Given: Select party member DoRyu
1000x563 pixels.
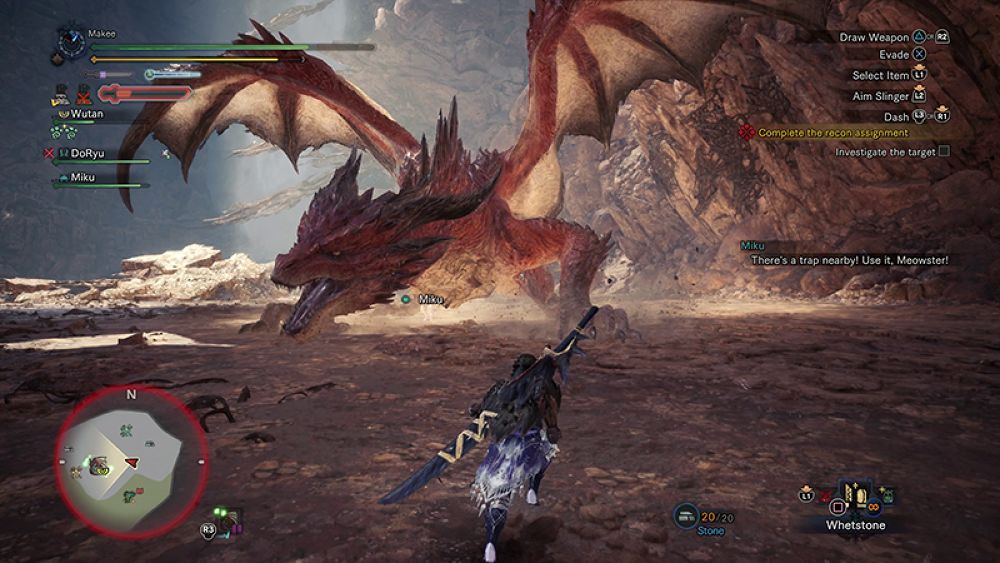Looking at the screenshot, I should (x=88, y=153).
